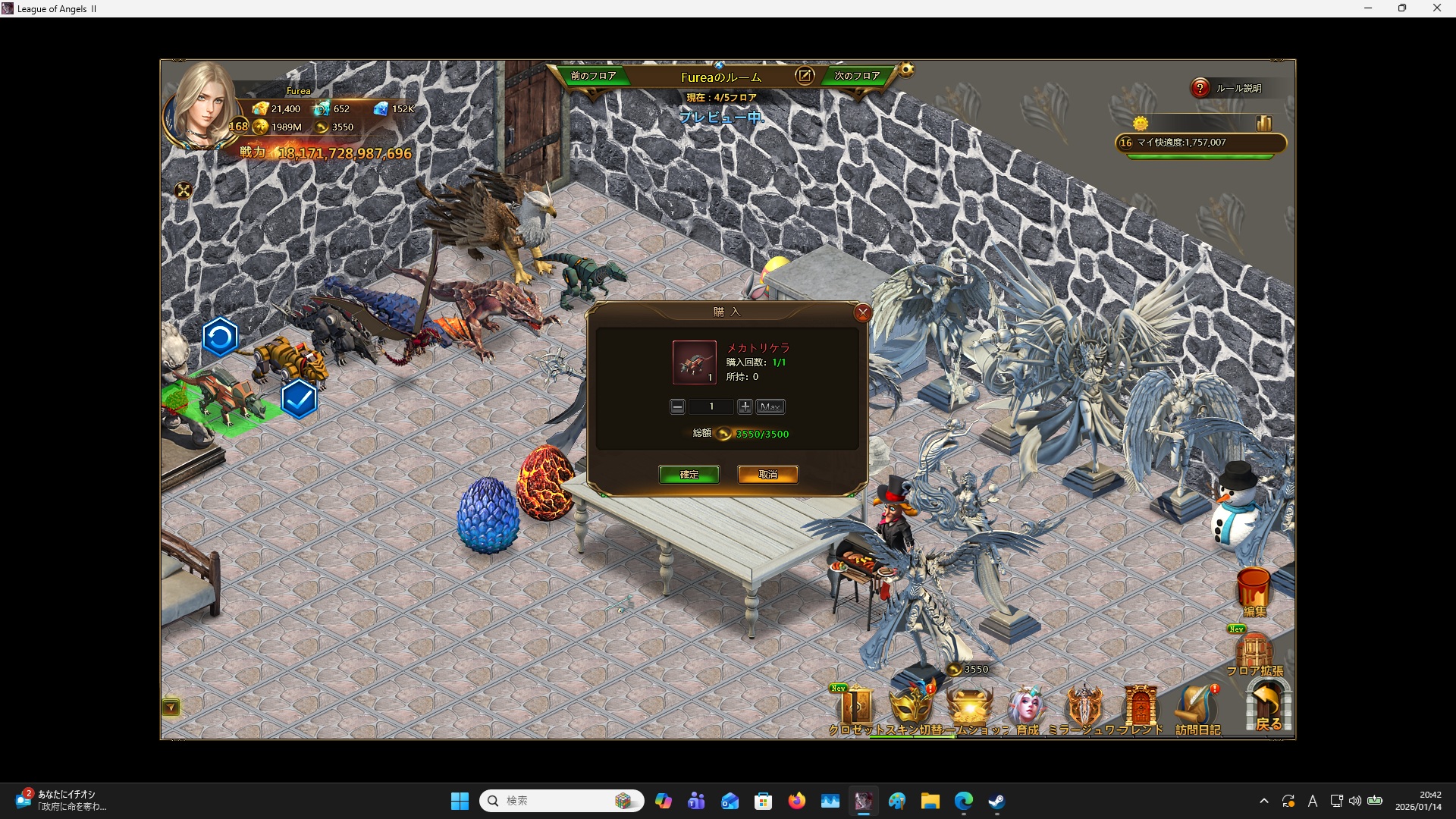Go to the next floor (次のフロア)

pos(857,76)
